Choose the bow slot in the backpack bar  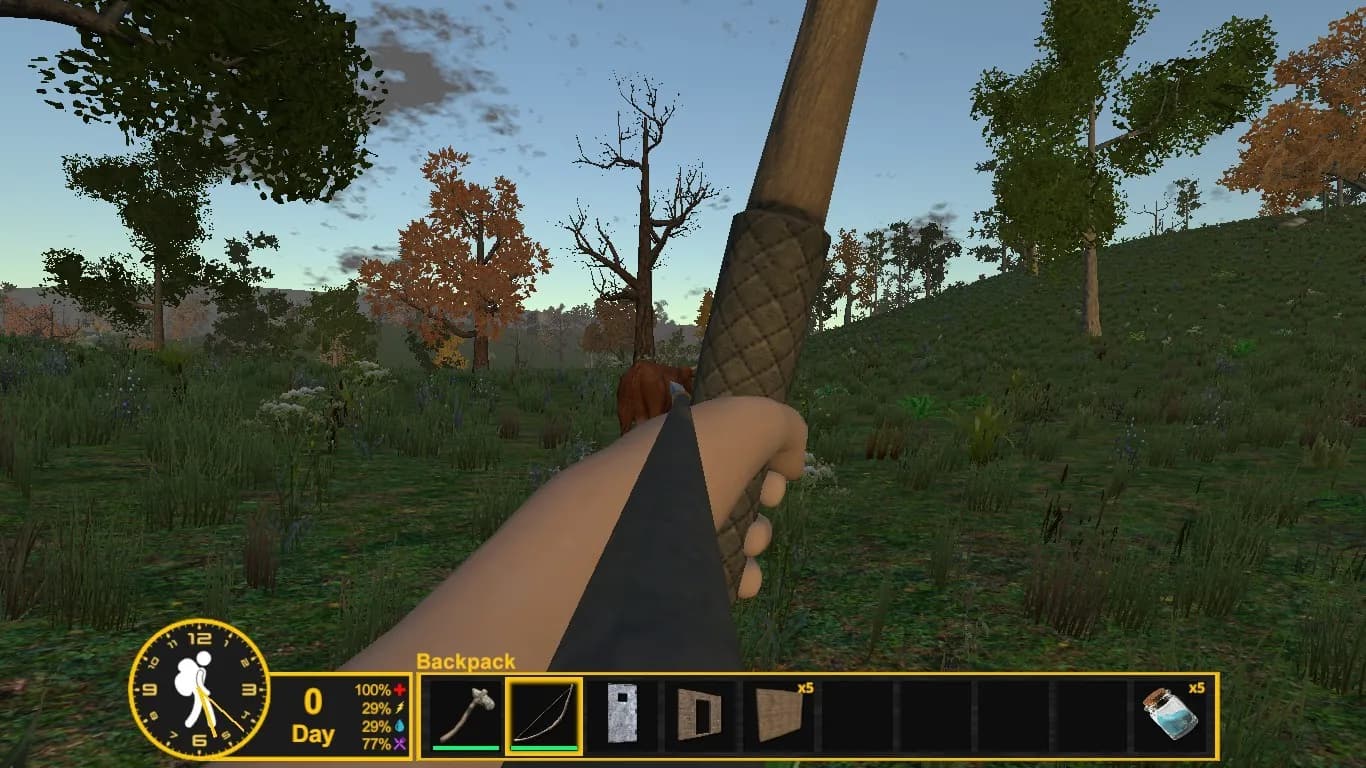(x=544, y=714)
